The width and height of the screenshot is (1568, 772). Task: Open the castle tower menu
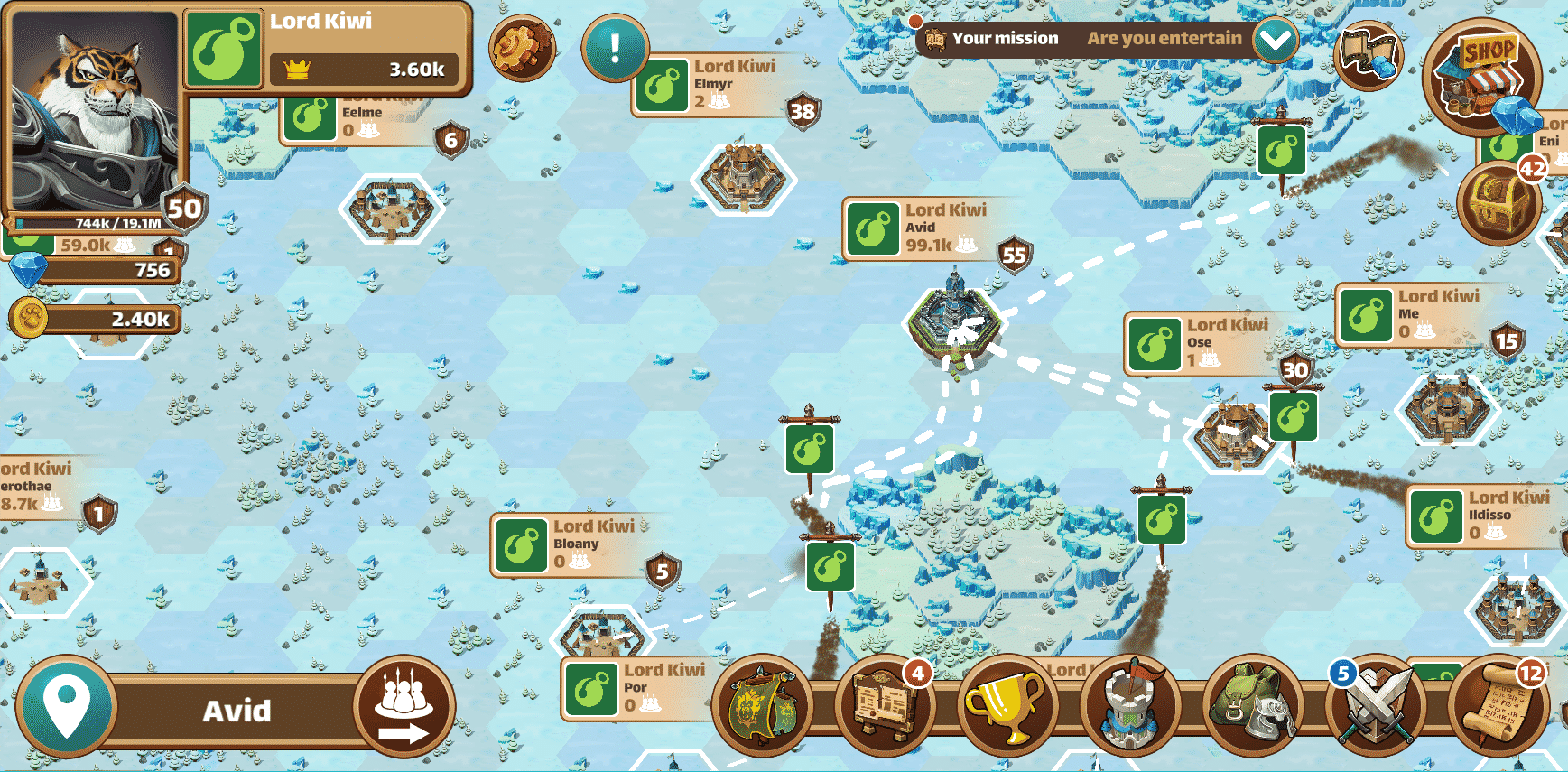tap(1128, 707)
